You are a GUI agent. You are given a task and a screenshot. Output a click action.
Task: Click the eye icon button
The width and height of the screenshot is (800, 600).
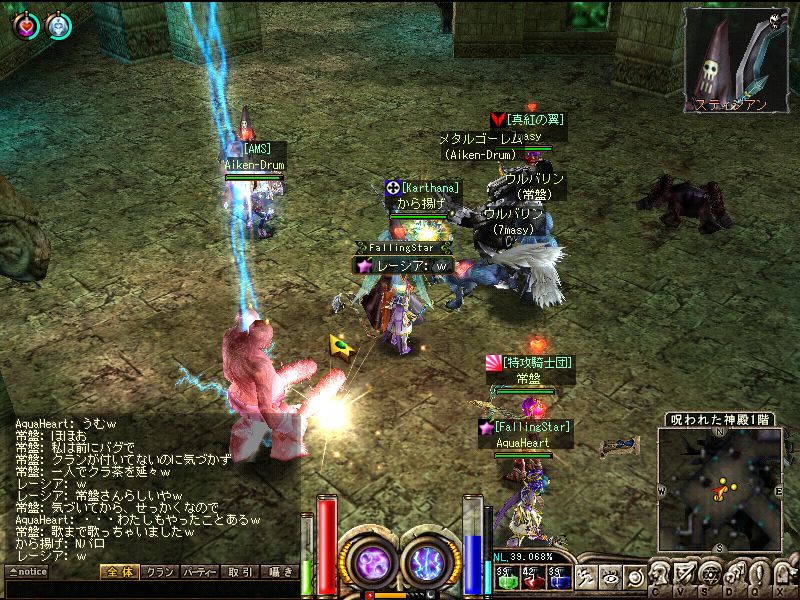pos(611,577)
